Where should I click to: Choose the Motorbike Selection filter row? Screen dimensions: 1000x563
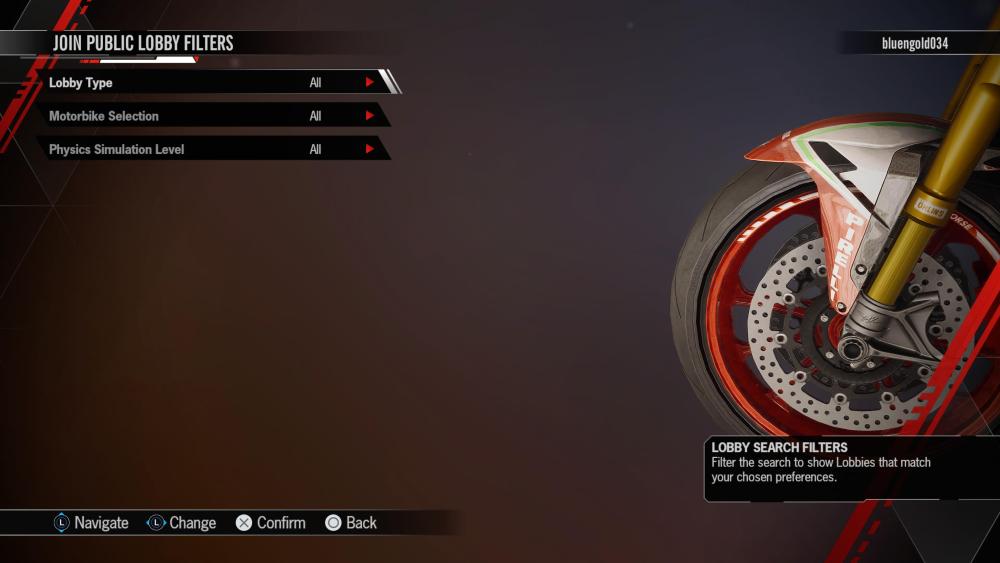pyautogui.click(x=200, y=116)
